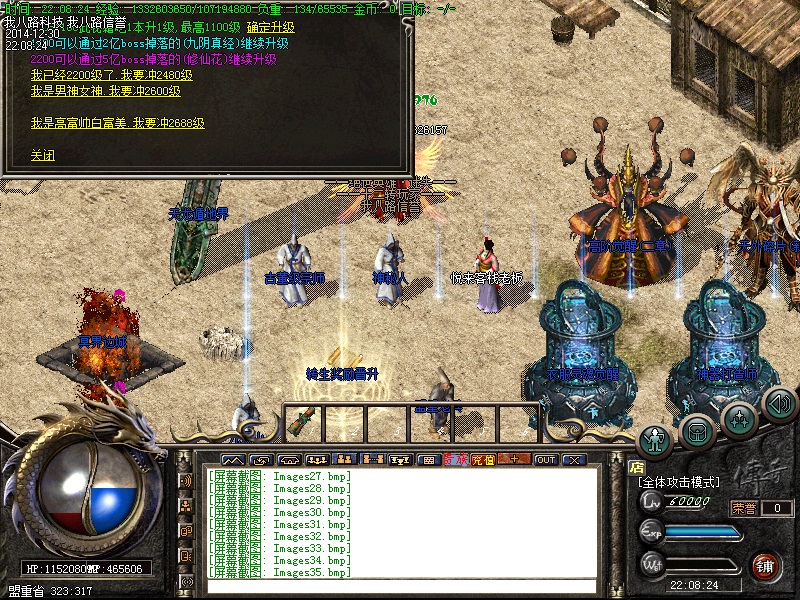Toggle the sound speaker button
The height and width of the screenshot is (600, 800).
coord(778,404)
